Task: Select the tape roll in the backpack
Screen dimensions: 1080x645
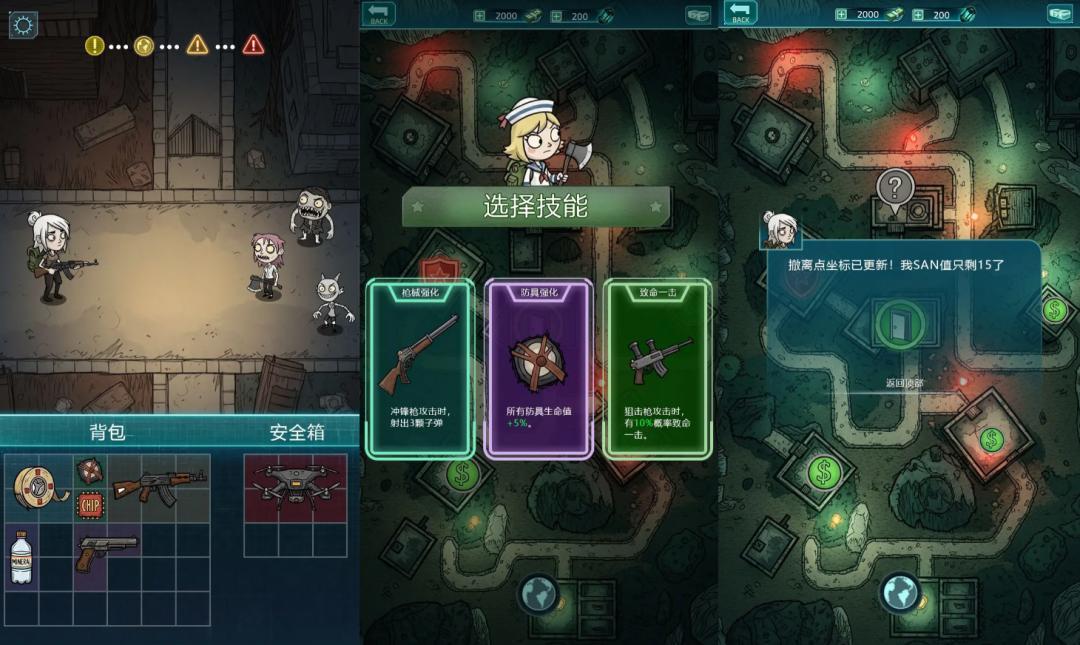Action: tap(39, 488)
